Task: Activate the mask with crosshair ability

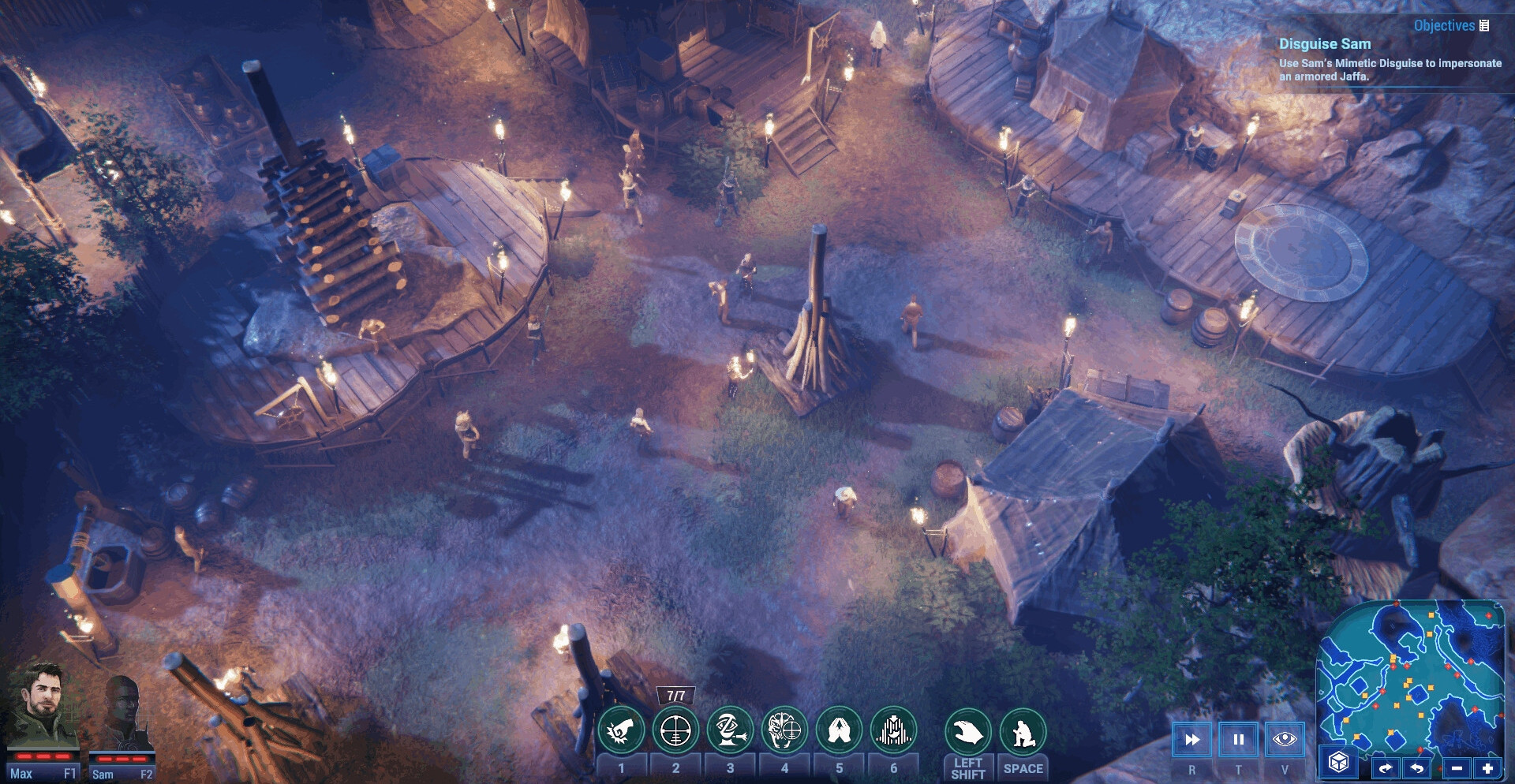Action: coord(784,731)
